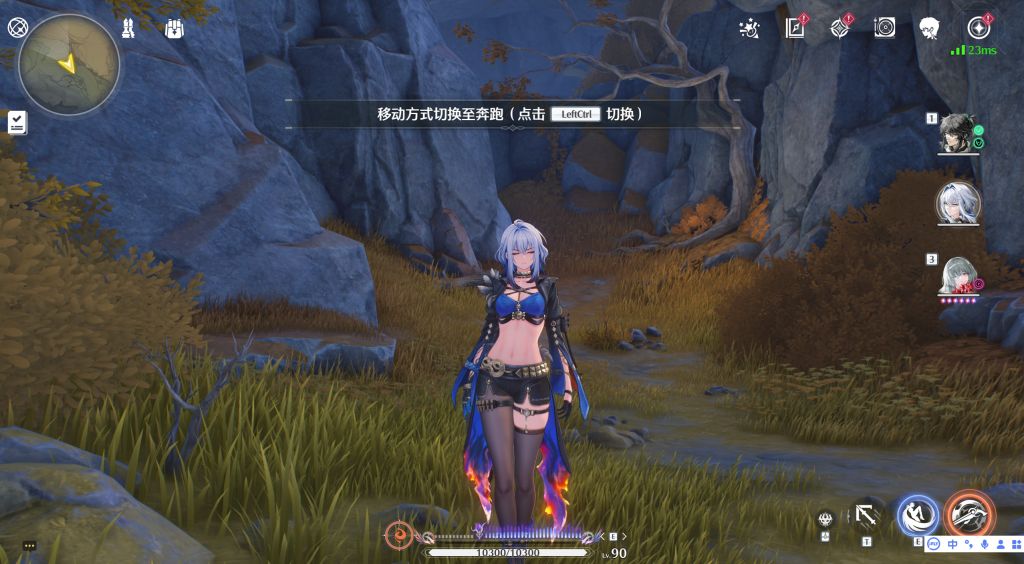The height and width of the screenshot is (564, 1024).
Task: Open the four-point star icon
Action: coord(840,28)
